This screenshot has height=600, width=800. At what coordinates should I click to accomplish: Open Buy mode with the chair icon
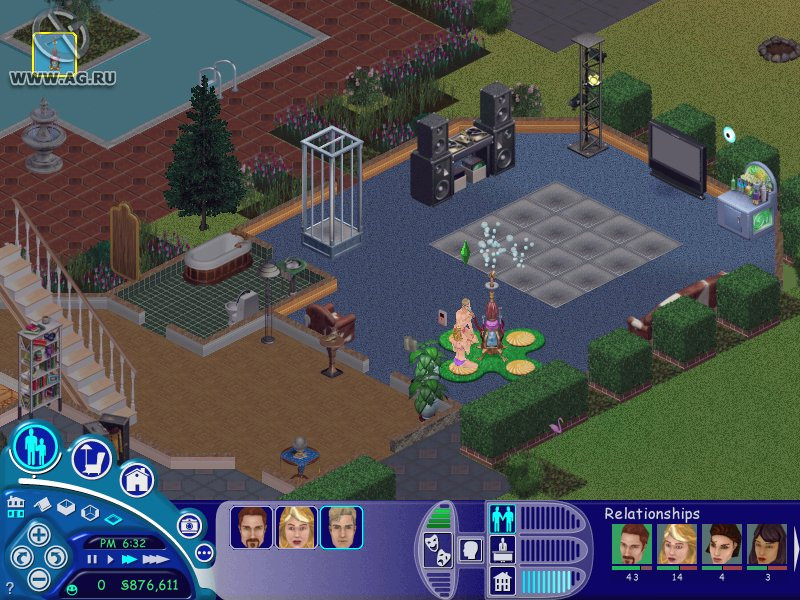click(x=90, y=459)
